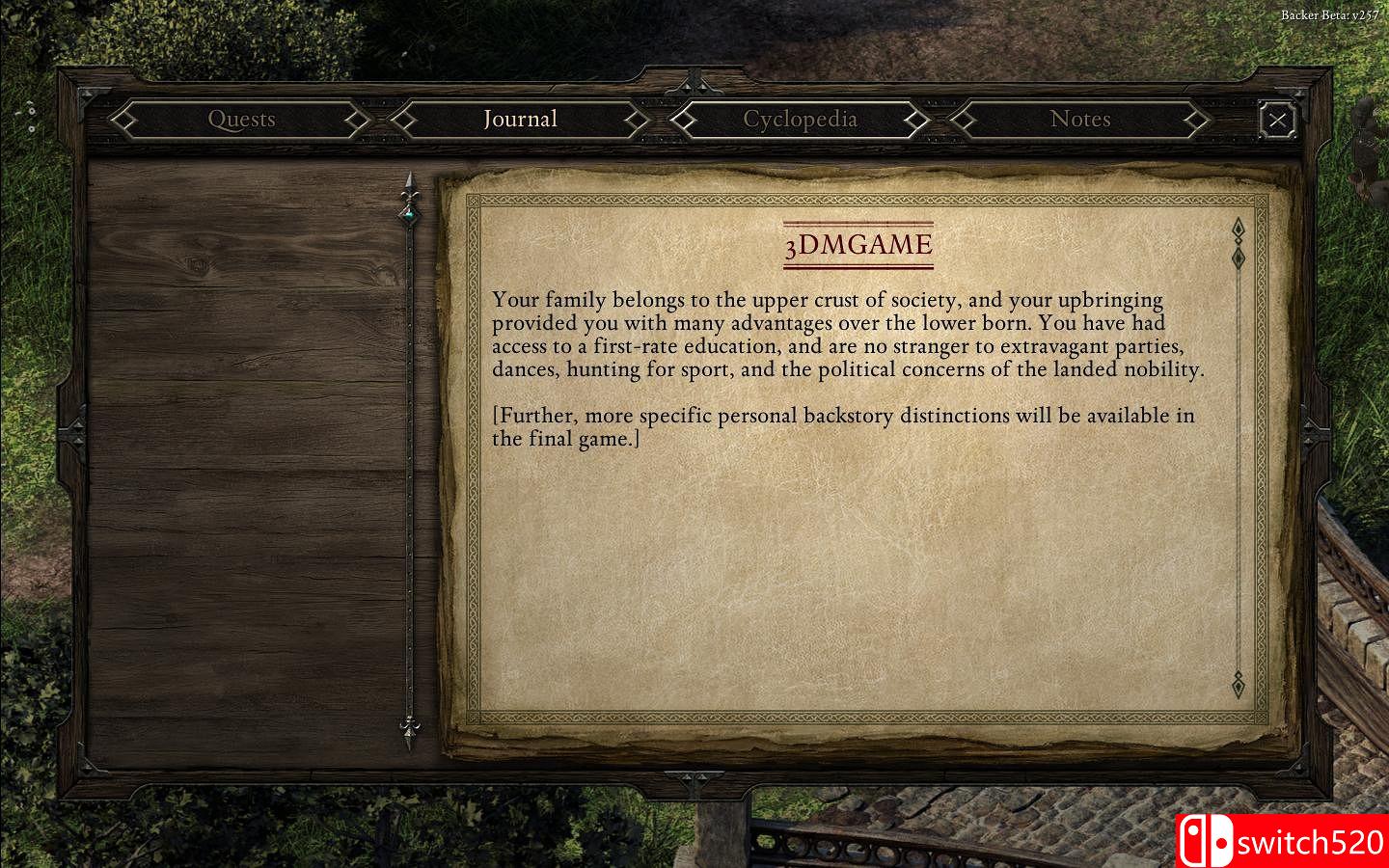
Task: Open the Notes tab
Action: (1081, 120)
